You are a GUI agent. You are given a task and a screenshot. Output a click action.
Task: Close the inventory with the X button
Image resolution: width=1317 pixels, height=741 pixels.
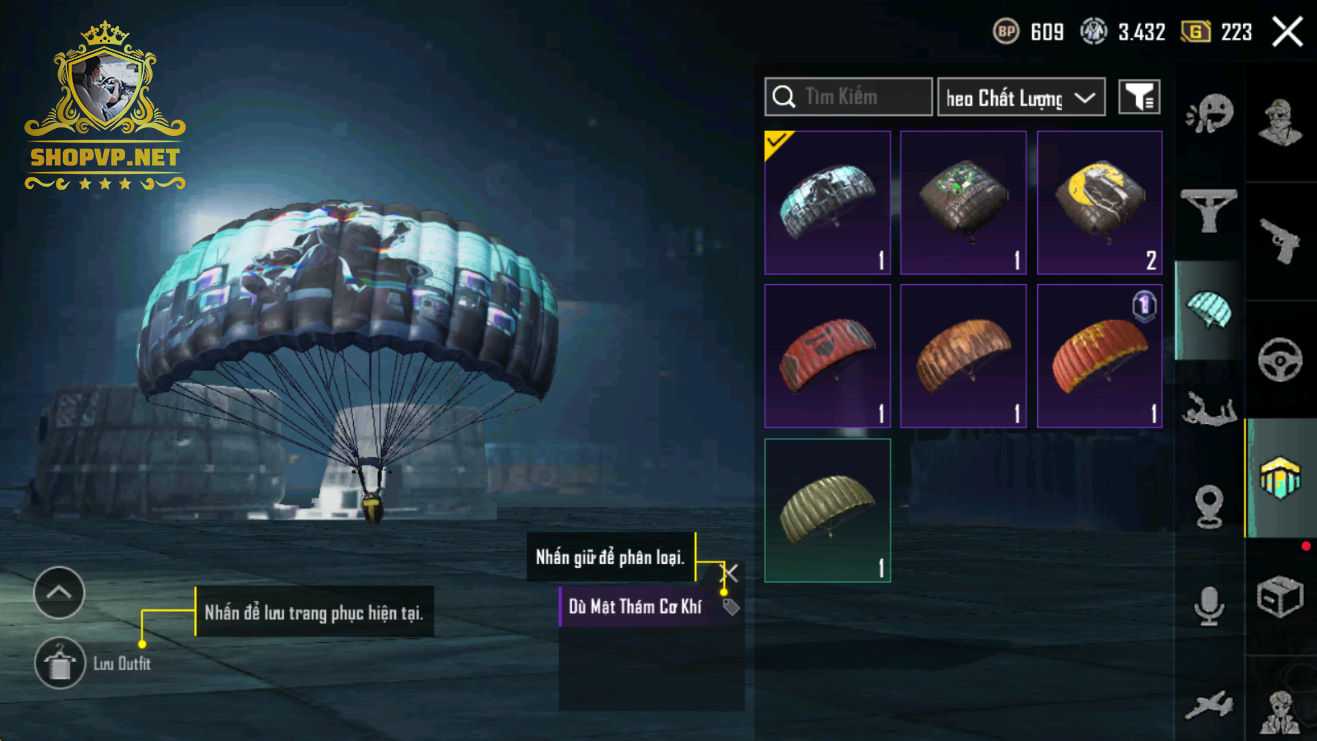(x=1287, y=32)
